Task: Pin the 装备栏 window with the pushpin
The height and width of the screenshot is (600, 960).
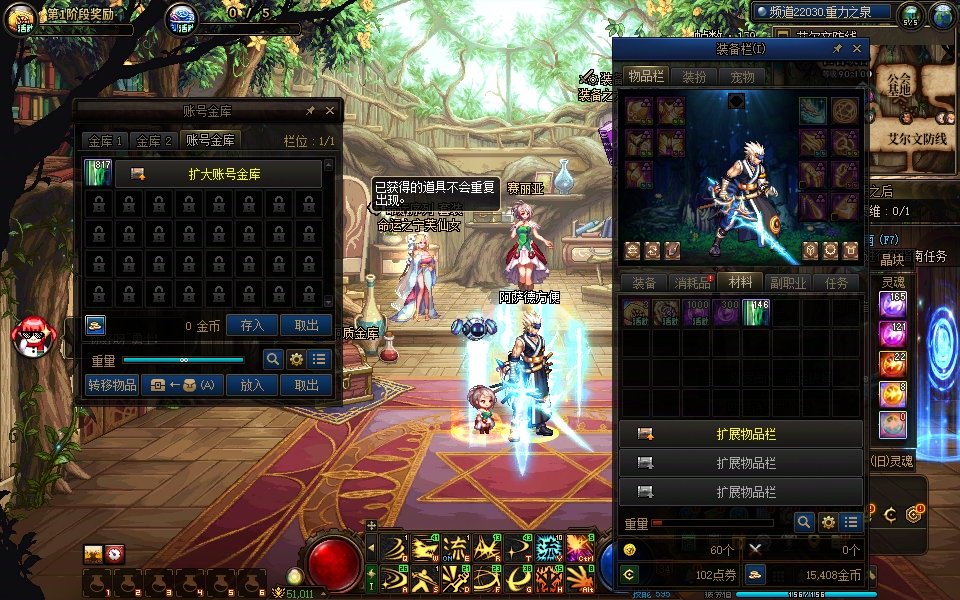Action: (x=836, y=48)
